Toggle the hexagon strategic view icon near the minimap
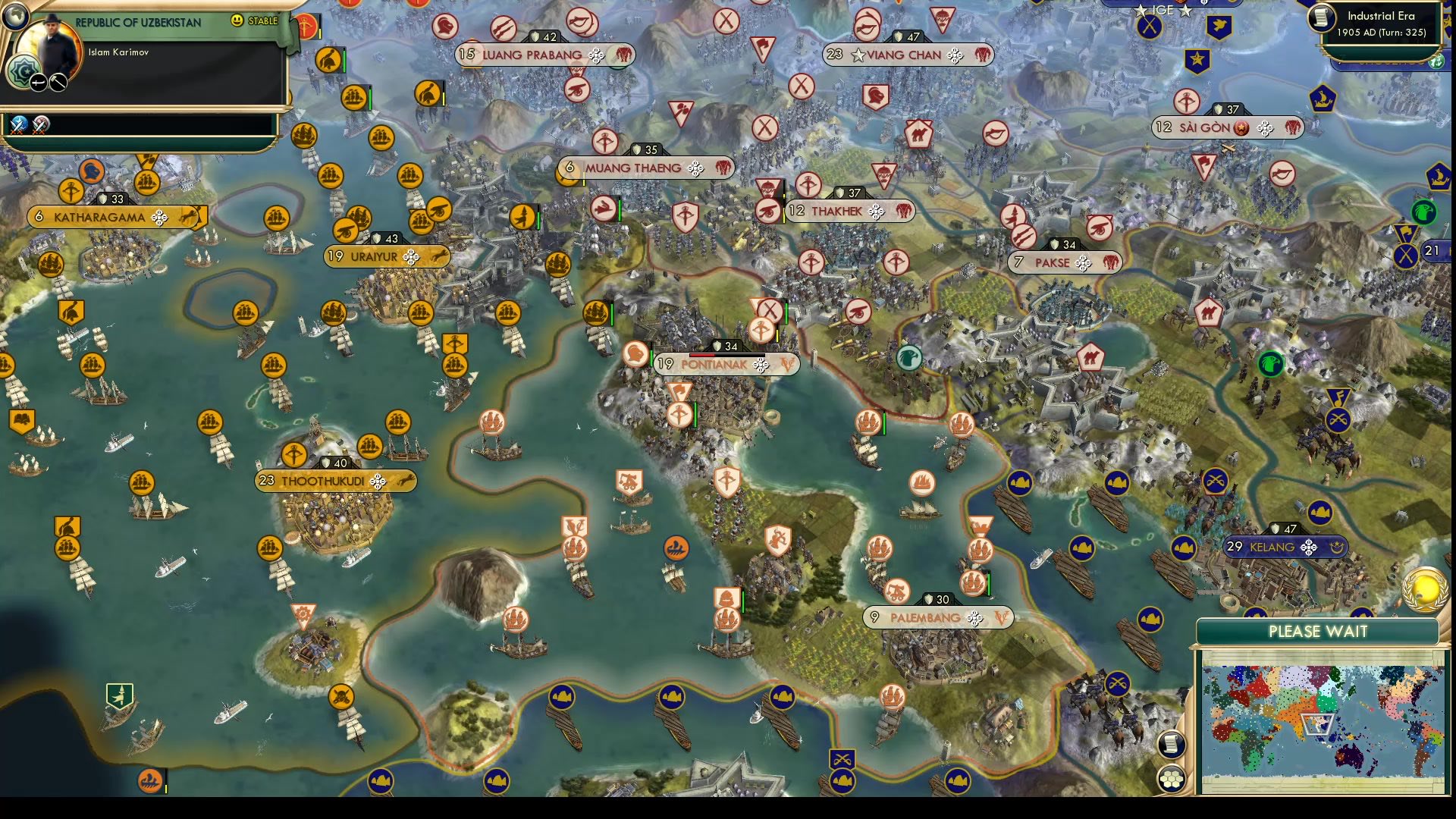Image resolution: width=1456 pixels, height=819 pixels. click(x=1172, y=779)
